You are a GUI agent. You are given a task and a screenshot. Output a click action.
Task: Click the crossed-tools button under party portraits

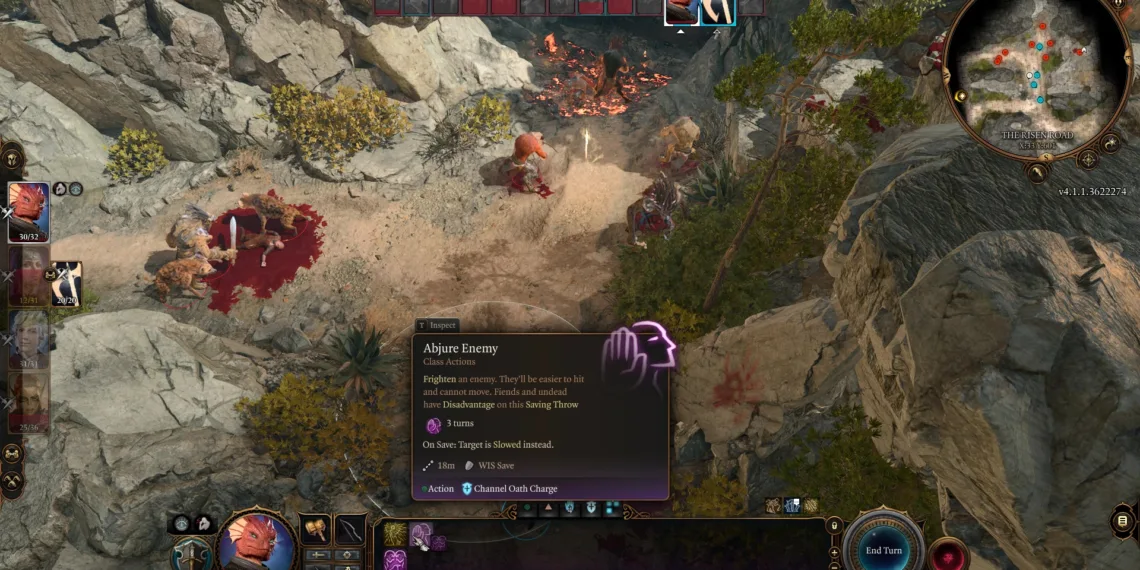click(x=13, y=483)
